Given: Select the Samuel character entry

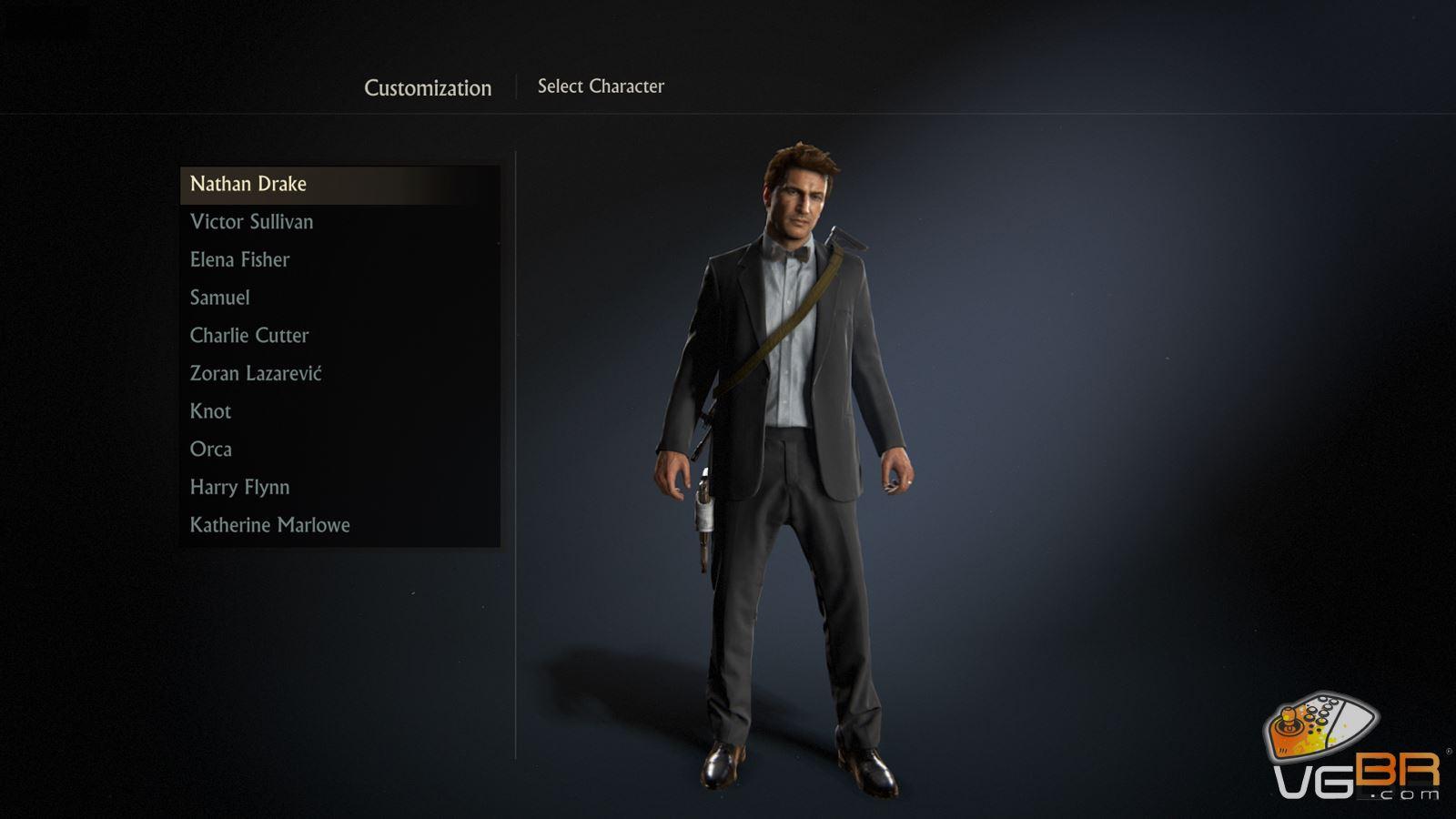Looking at the screenshot, I should 219,298.
